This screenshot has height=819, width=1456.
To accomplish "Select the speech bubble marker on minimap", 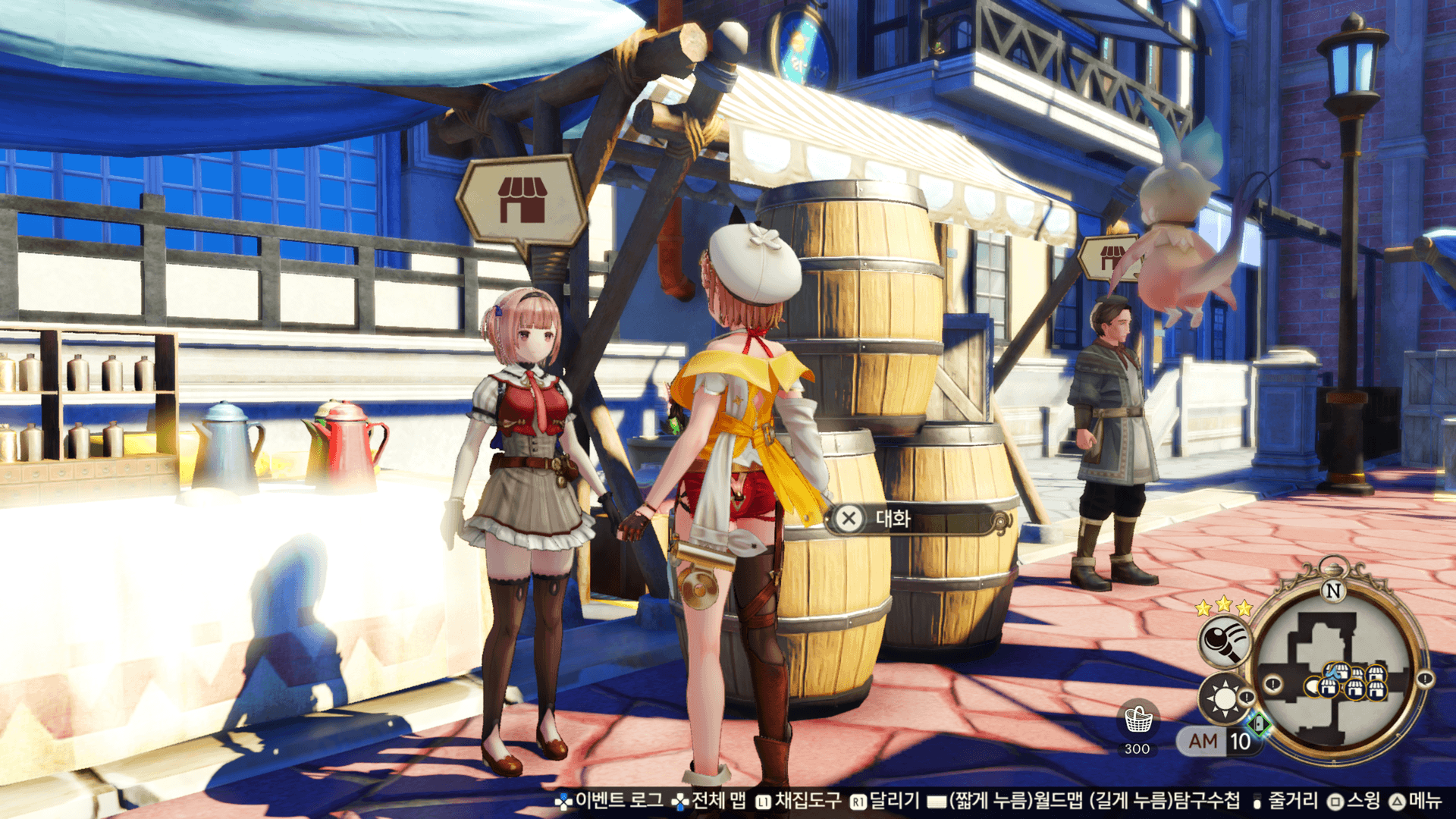I will (x=1311, y=688).
